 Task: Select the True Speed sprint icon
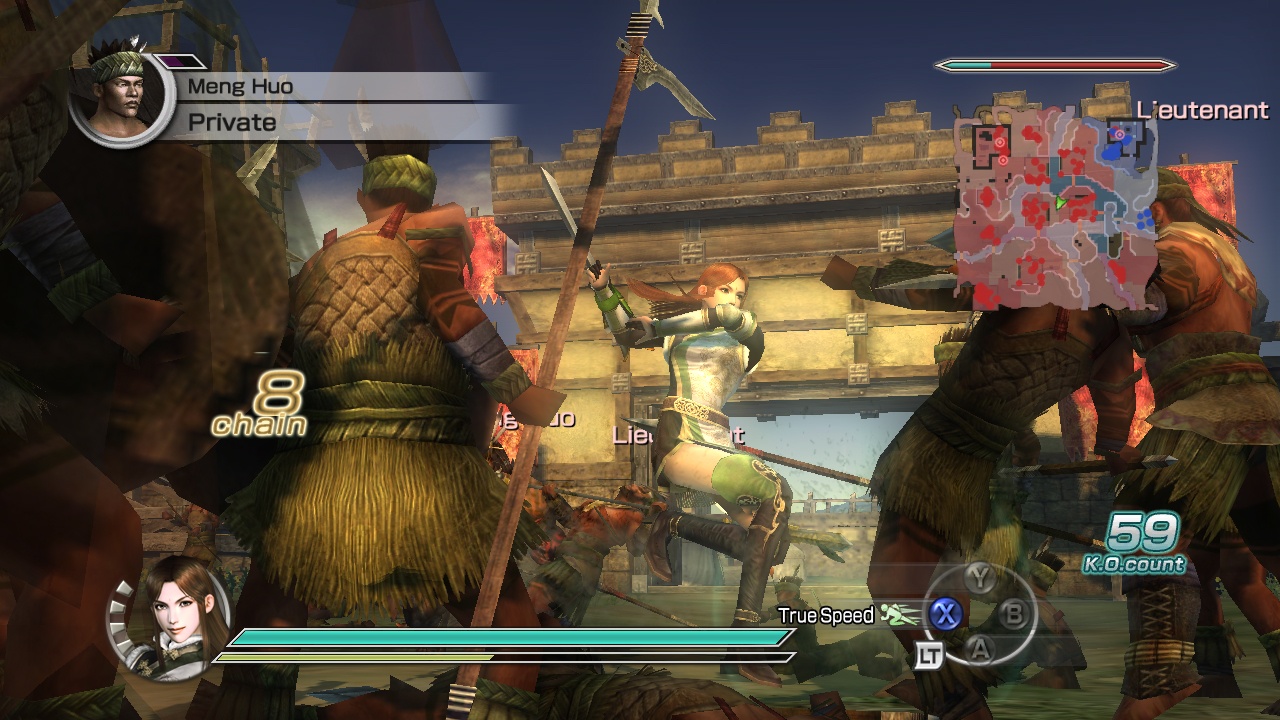pos(897,614)
